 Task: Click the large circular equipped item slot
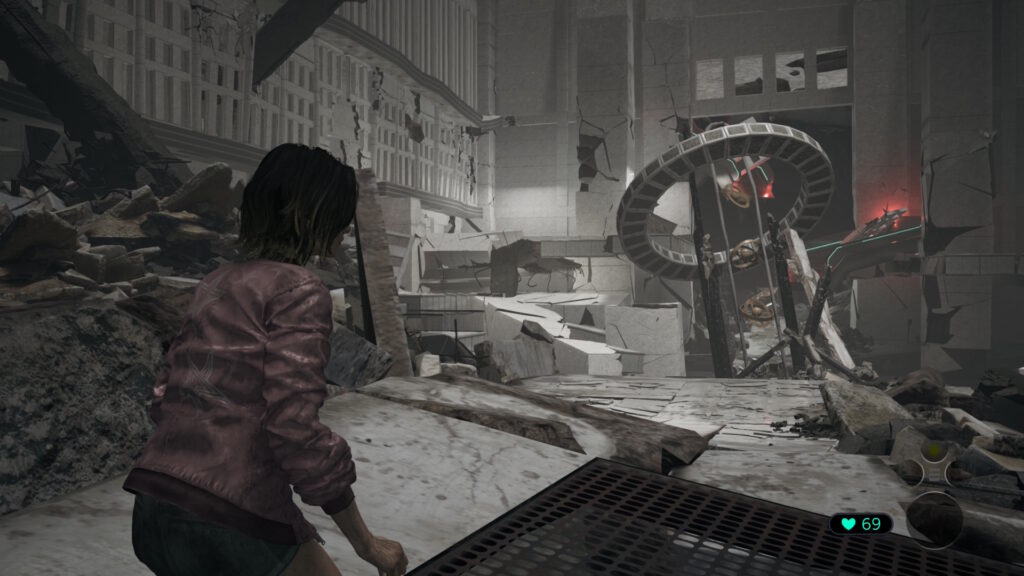pos(935,521)
